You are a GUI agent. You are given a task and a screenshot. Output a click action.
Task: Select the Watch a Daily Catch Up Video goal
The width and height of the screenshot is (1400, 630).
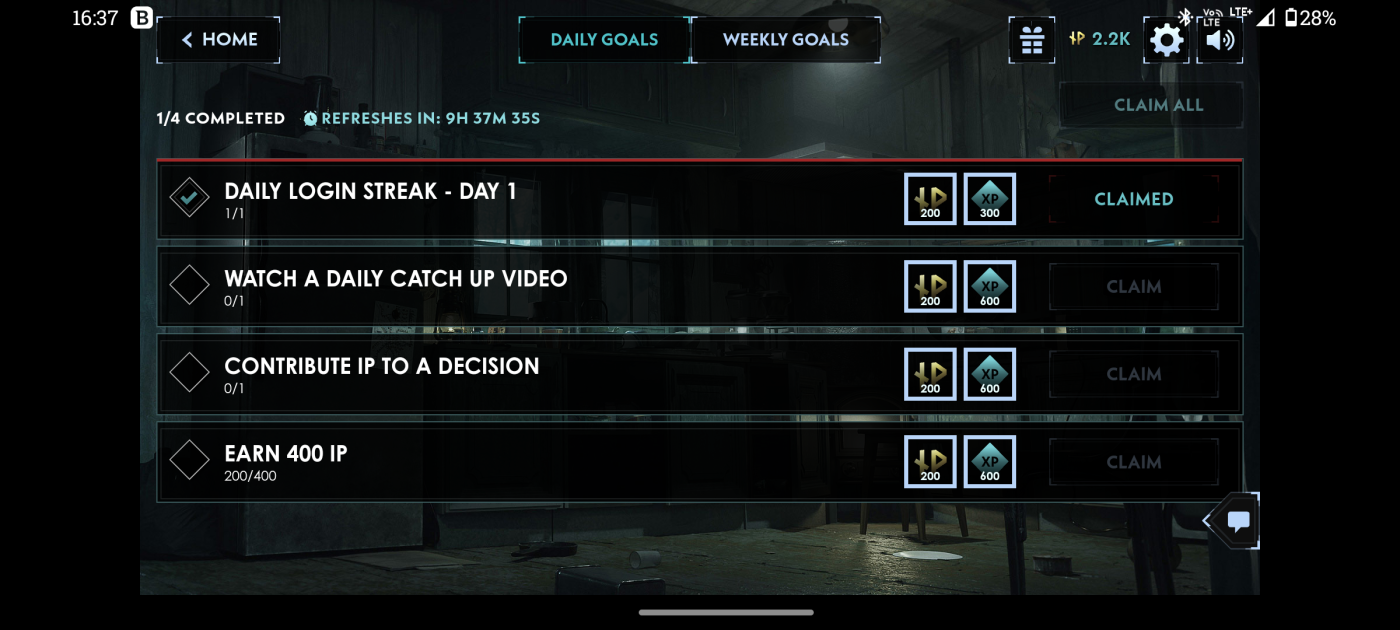click(x=500, y=287)
